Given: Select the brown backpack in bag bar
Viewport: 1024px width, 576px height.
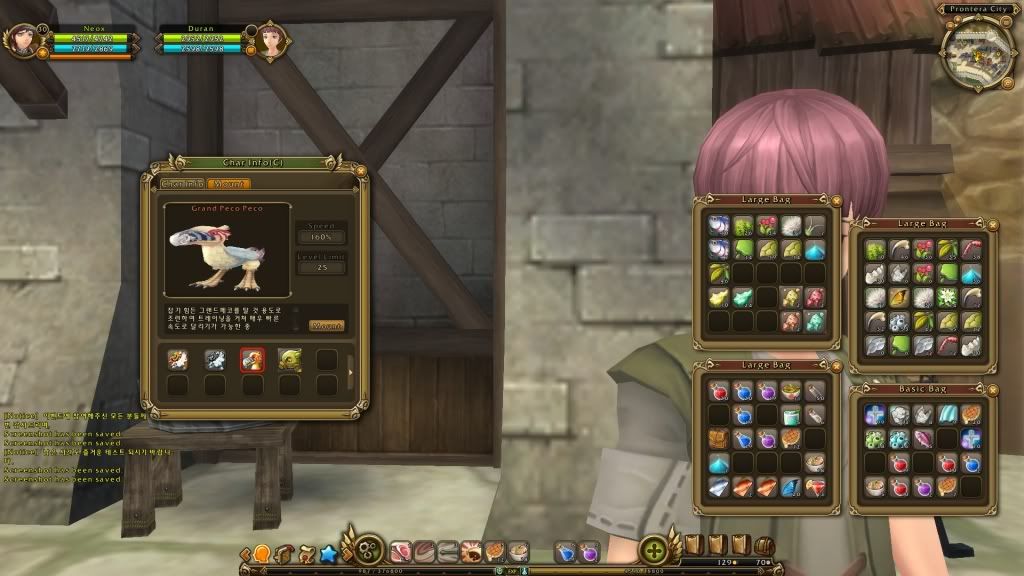Looking at the screenshot, I should pos(764,546).
